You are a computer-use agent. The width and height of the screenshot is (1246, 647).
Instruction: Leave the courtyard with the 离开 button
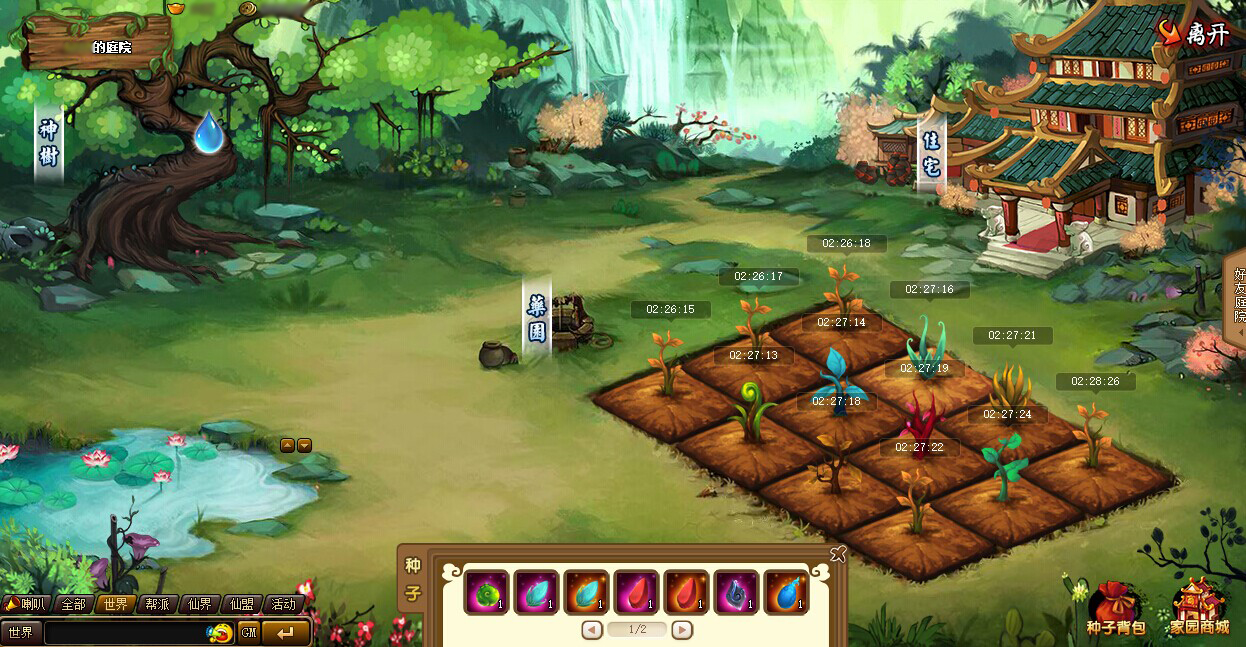click(1195, 34)
